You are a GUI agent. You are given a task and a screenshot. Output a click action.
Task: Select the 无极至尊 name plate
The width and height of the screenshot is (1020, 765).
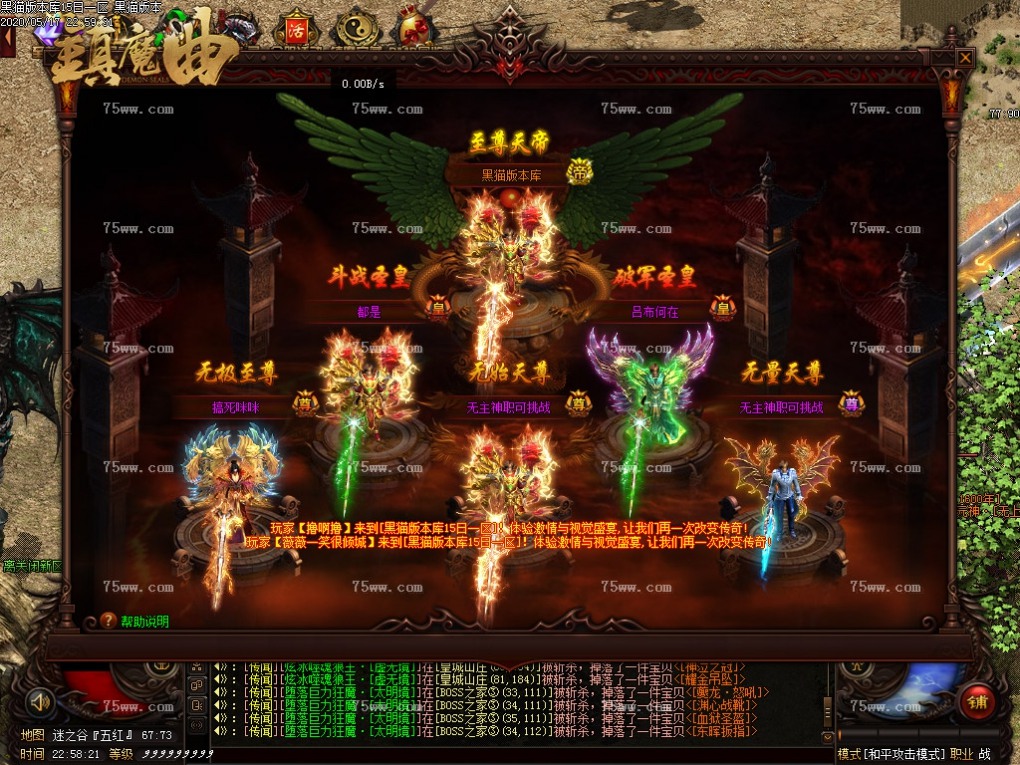234,407
